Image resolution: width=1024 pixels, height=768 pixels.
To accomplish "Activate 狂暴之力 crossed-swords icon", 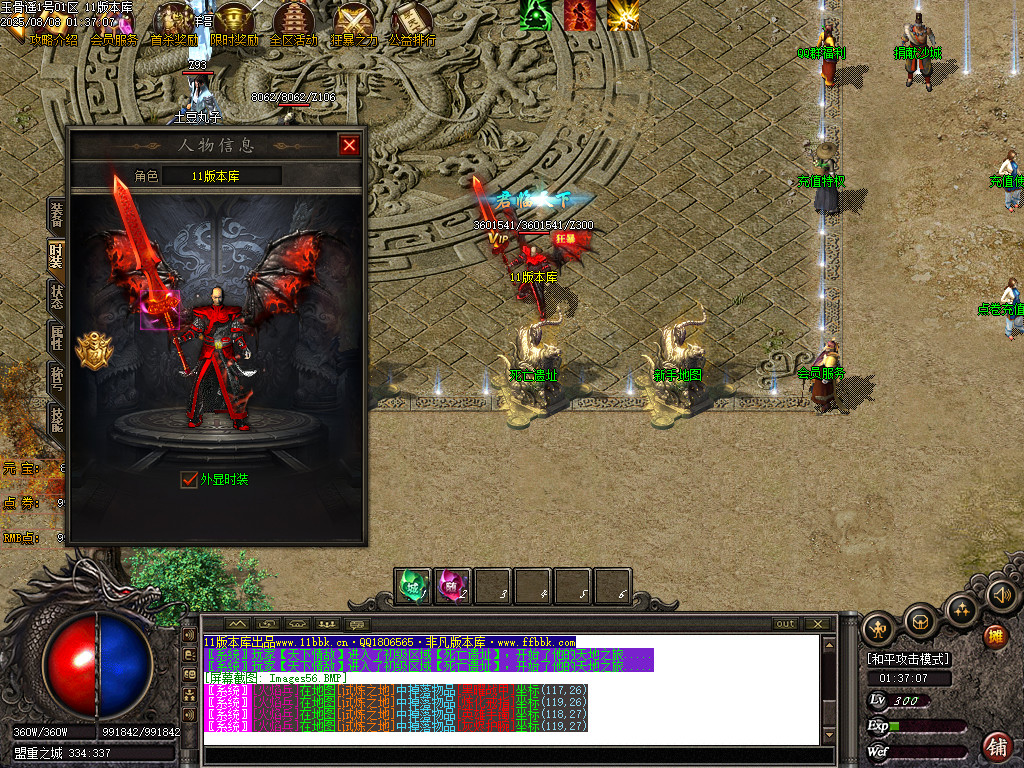I will pyautogui.click(x=353, y=20).
